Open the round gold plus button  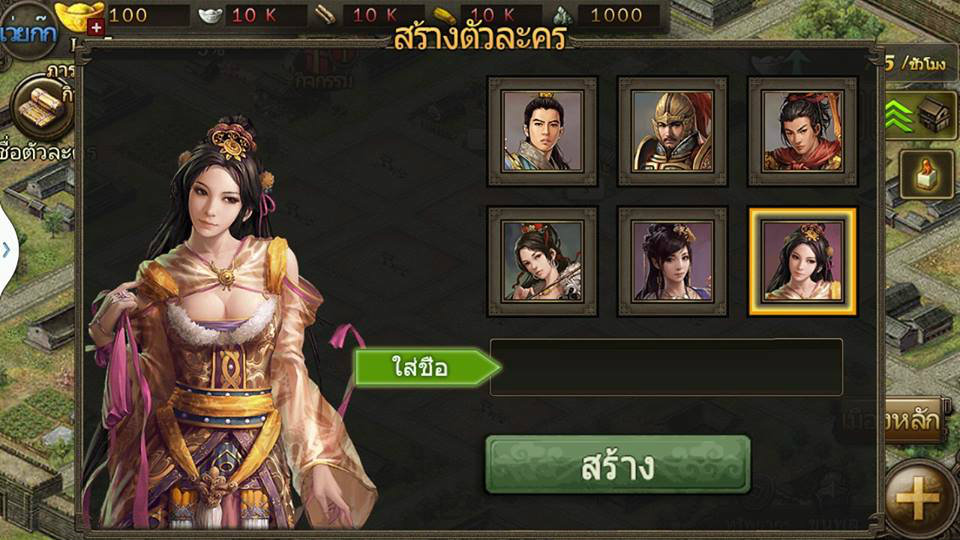[917, 497]
